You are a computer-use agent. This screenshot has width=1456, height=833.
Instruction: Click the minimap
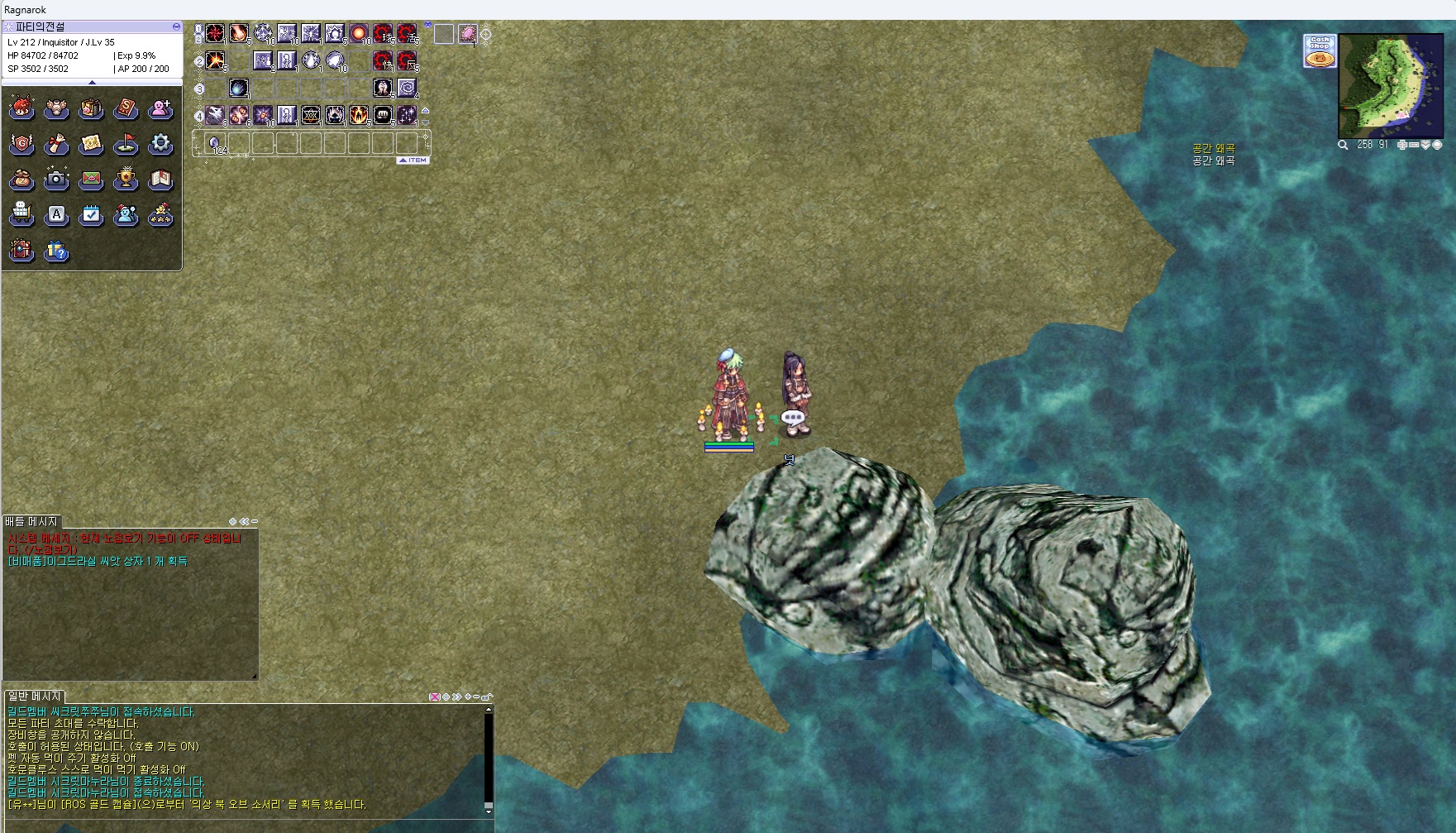pyautogui.click(x=1390, y=85)
